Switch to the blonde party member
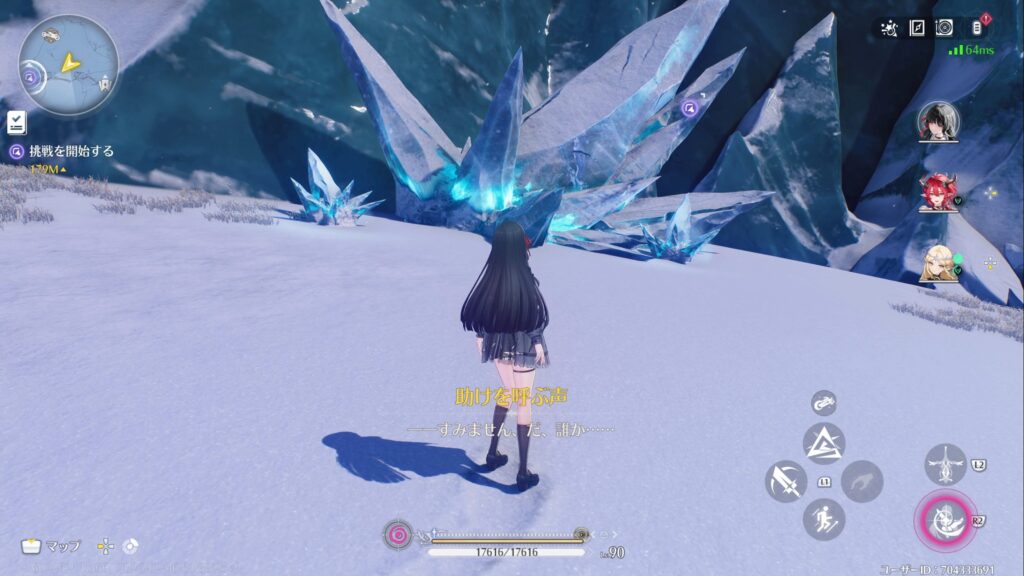The image size is (1024, 576). 937,262
